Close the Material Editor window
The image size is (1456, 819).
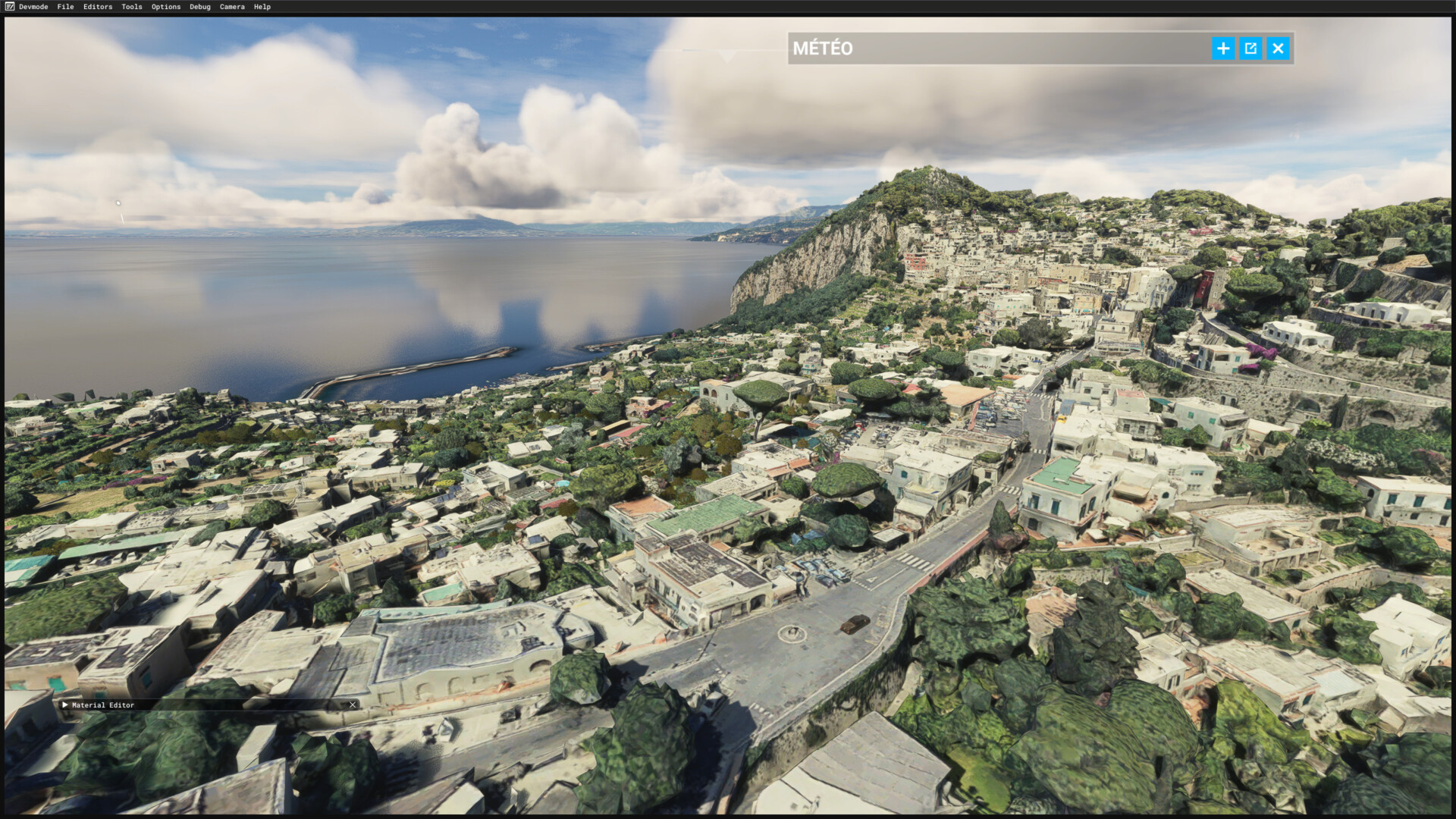pyautogui.click(x=353, y=704)
